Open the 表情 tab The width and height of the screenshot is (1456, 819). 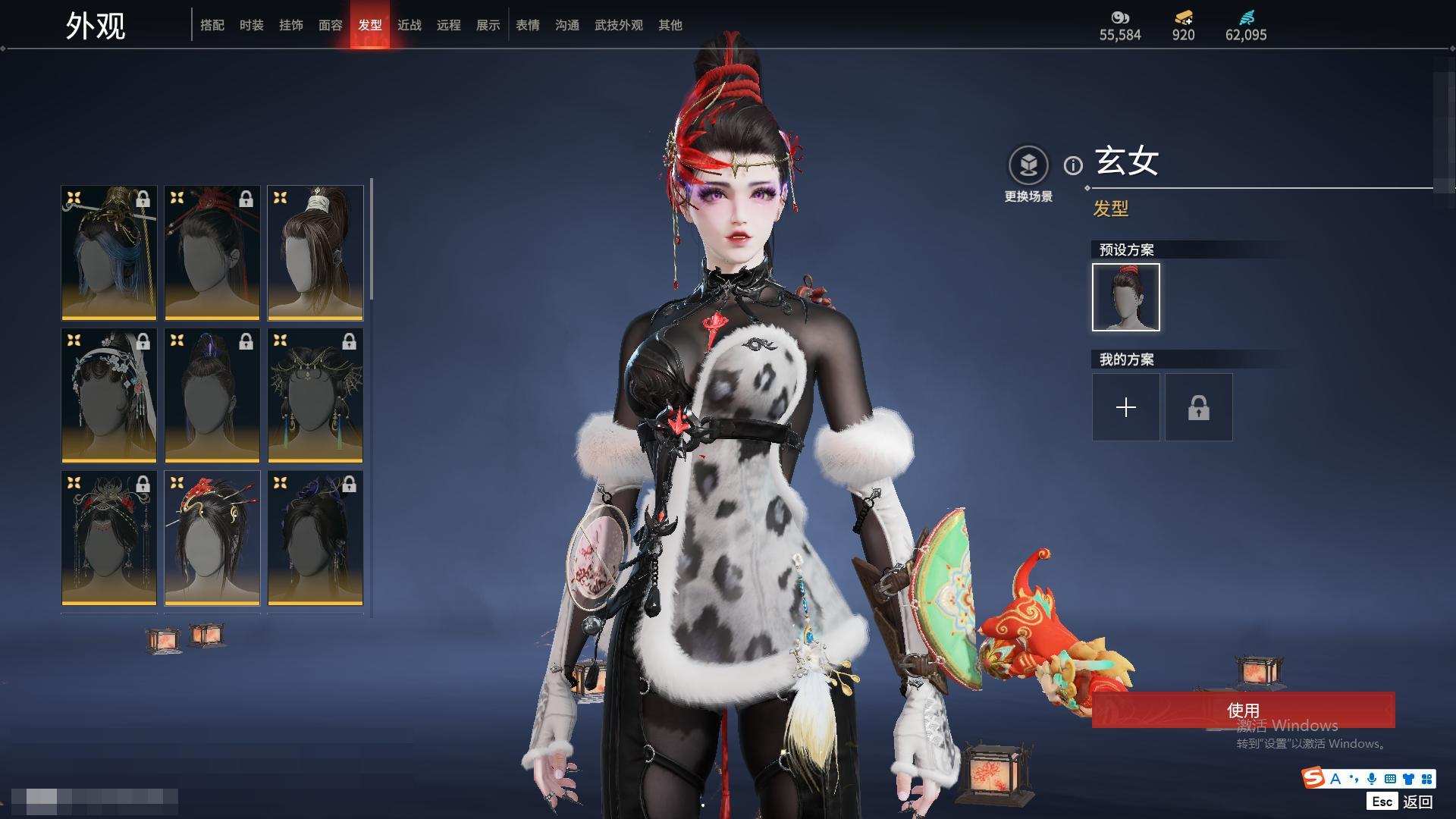[527, 25]
